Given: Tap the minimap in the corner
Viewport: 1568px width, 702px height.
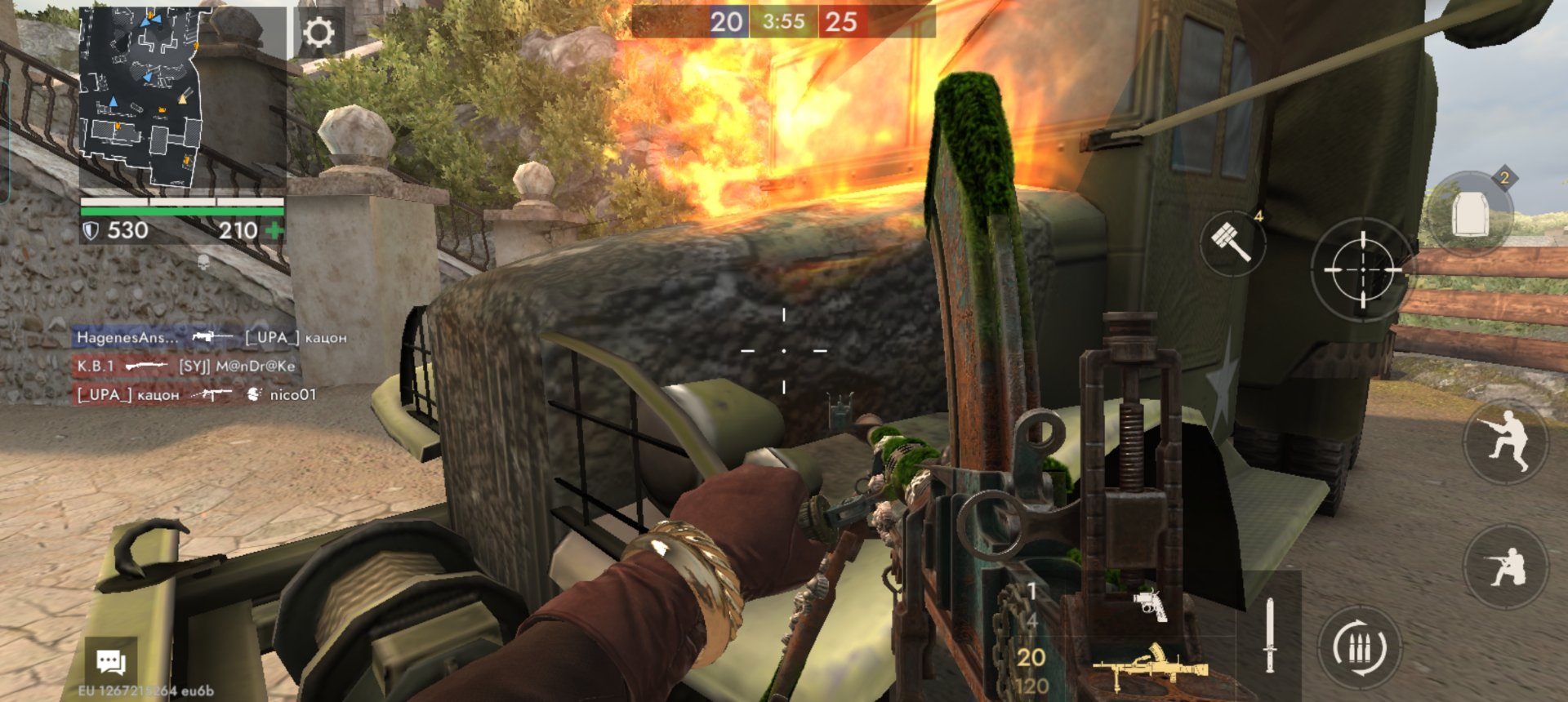Looking at the screenshot, I should 141,98.
